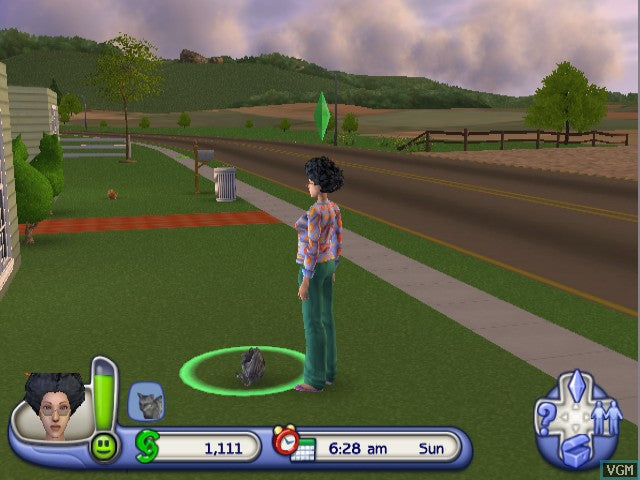Open the green dollar sign funds icon

(x=147, y=445)
